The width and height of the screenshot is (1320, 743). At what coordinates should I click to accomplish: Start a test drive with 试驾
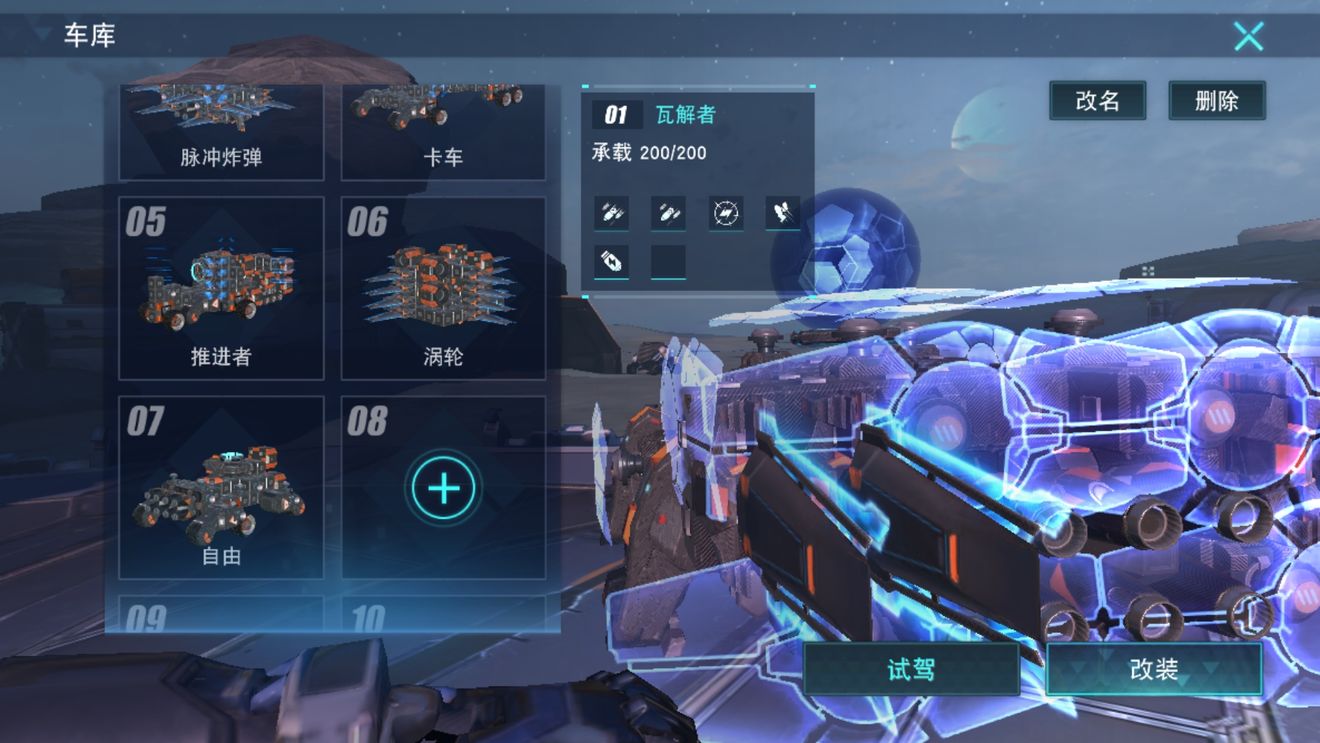tap(910, 669)
